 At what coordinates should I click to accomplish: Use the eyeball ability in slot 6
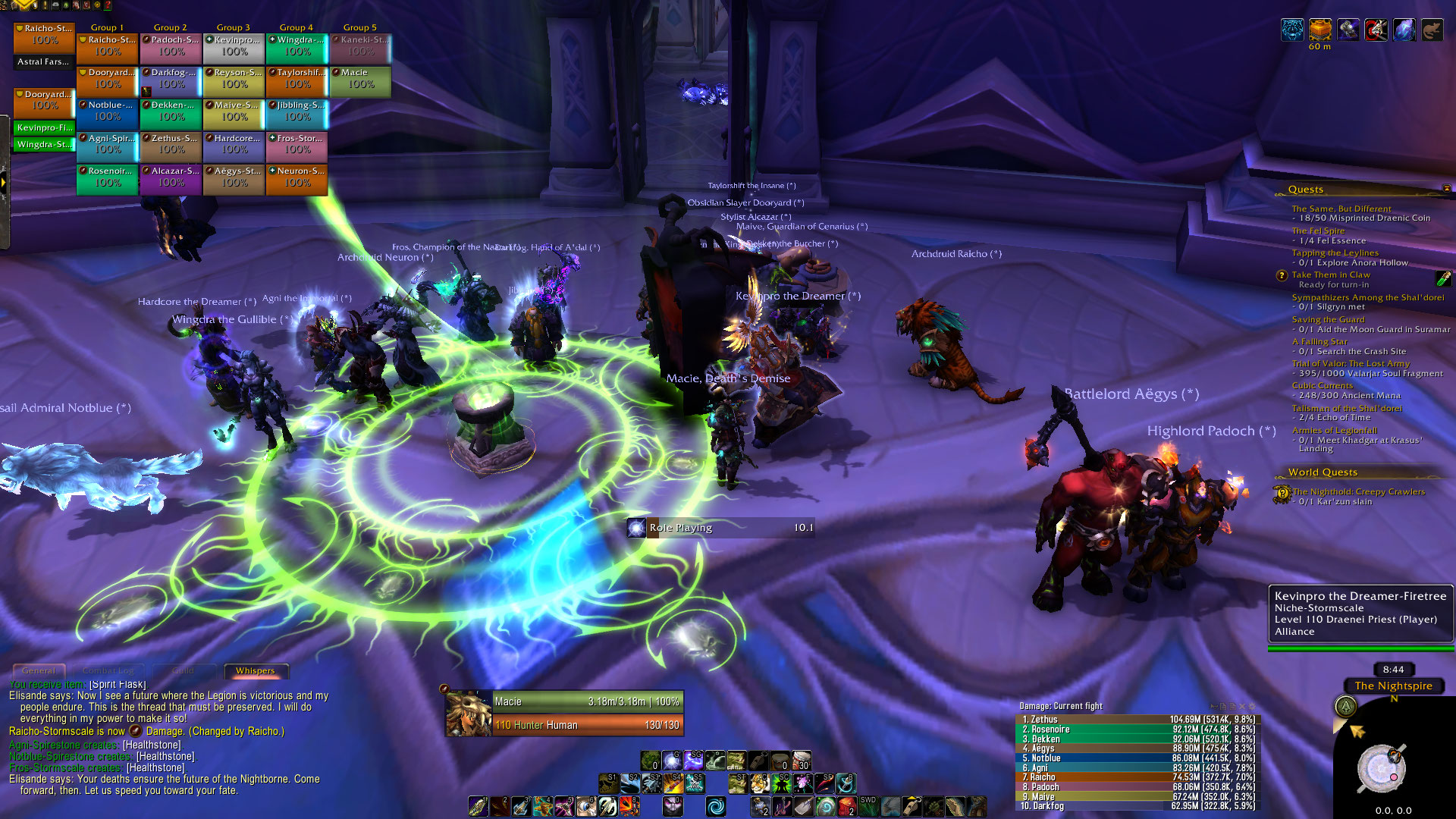pyautogui.click(x=586, y=806)
